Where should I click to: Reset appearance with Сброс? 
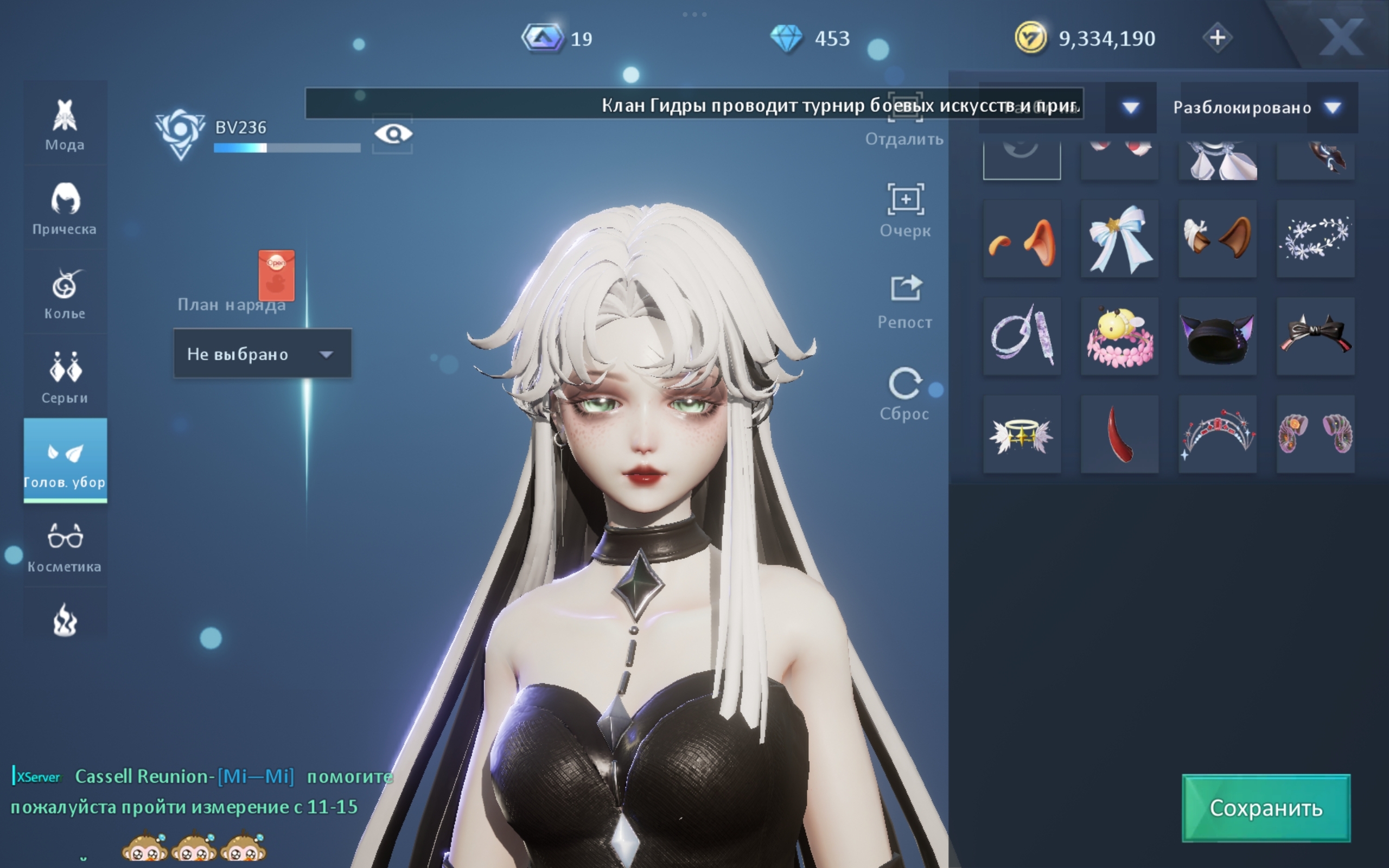tap(905, 393)
